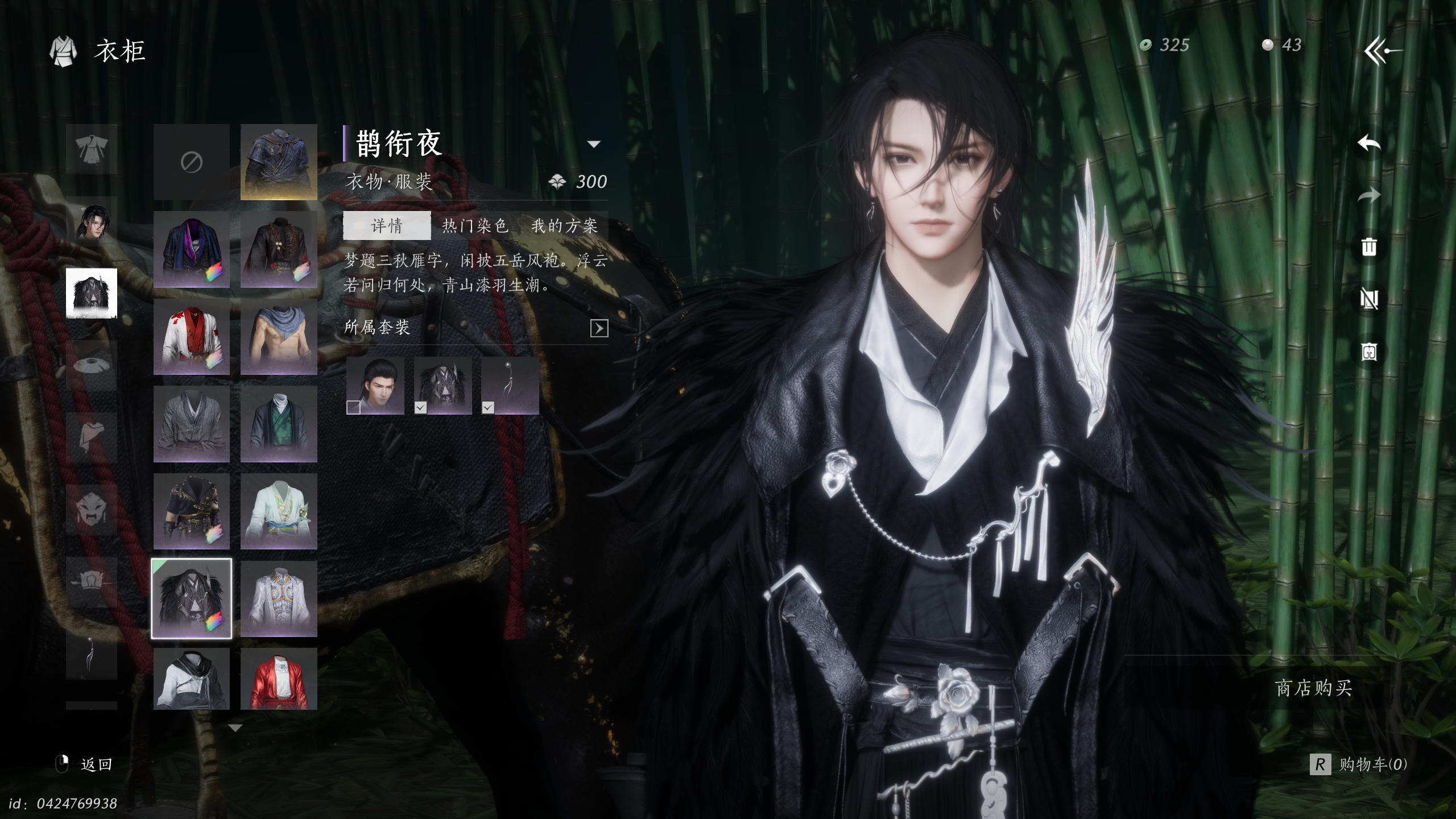Click the undo arrow button

click(x=1369, y=143)
